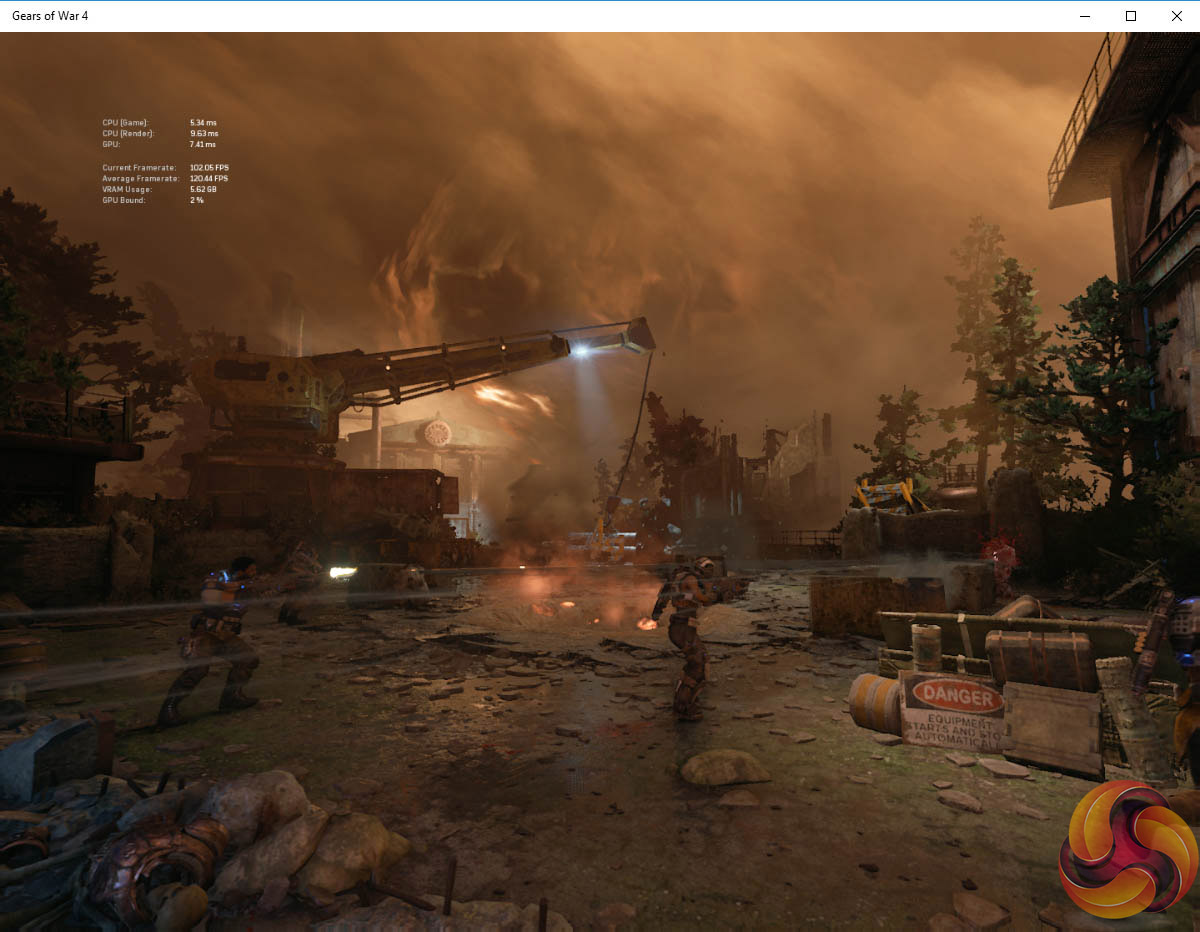
Task: Maximize the Gears of War 4 window
Action: (x=1131, y=16)
